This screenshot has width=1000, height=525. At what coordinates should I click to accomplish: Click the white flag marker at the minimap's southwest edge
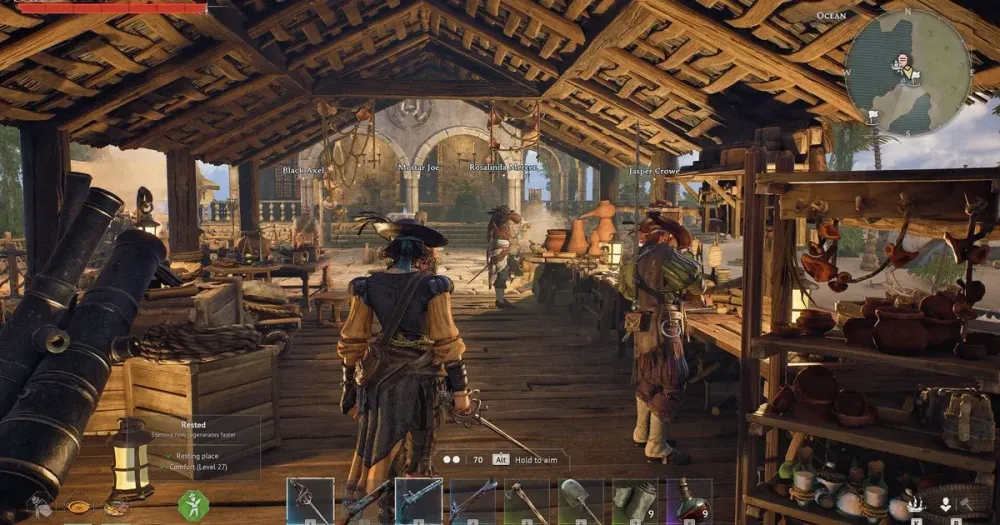[872, 117]
